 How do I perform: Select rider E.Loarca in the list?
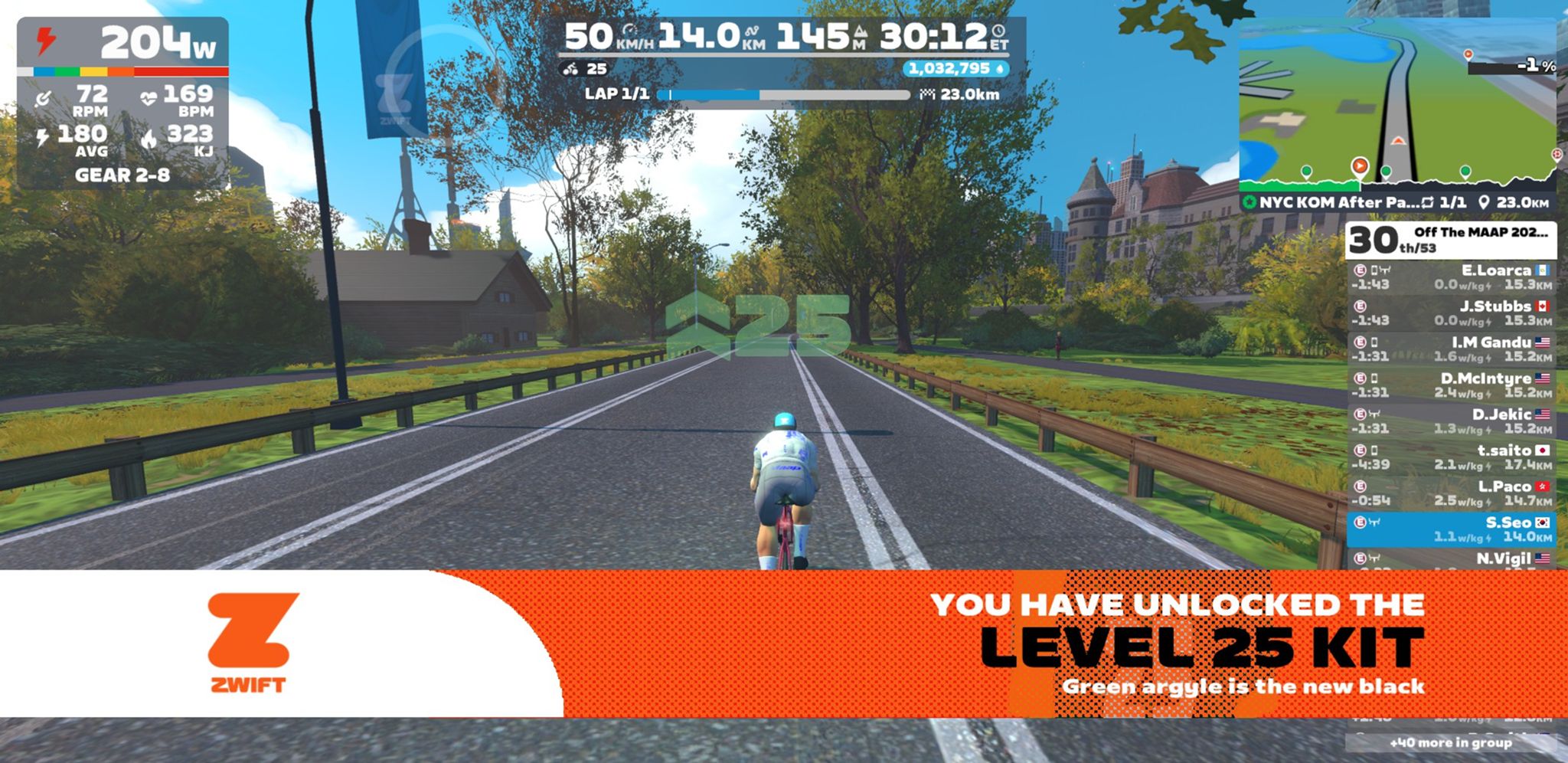(1451, 277)
